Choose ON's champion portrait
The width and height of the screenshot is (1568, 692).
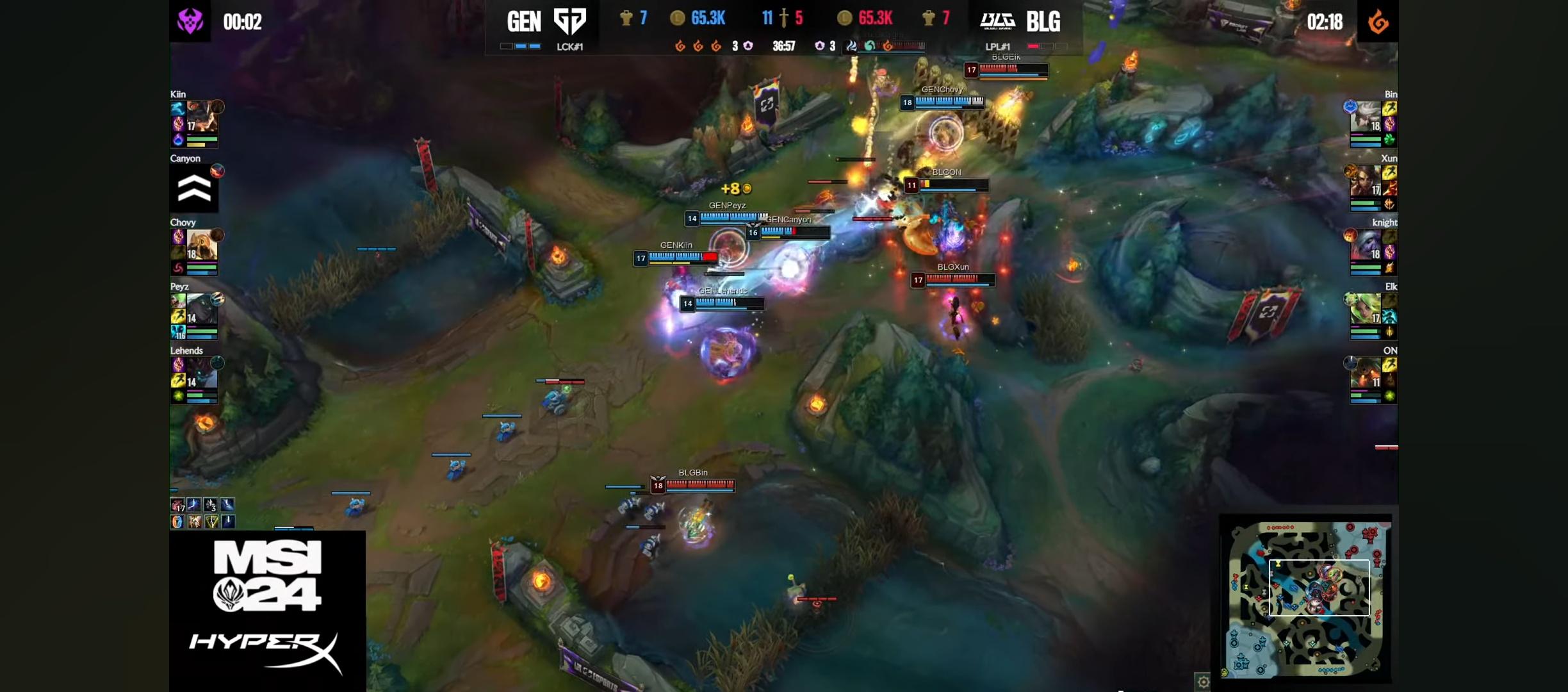[1366, 374]
